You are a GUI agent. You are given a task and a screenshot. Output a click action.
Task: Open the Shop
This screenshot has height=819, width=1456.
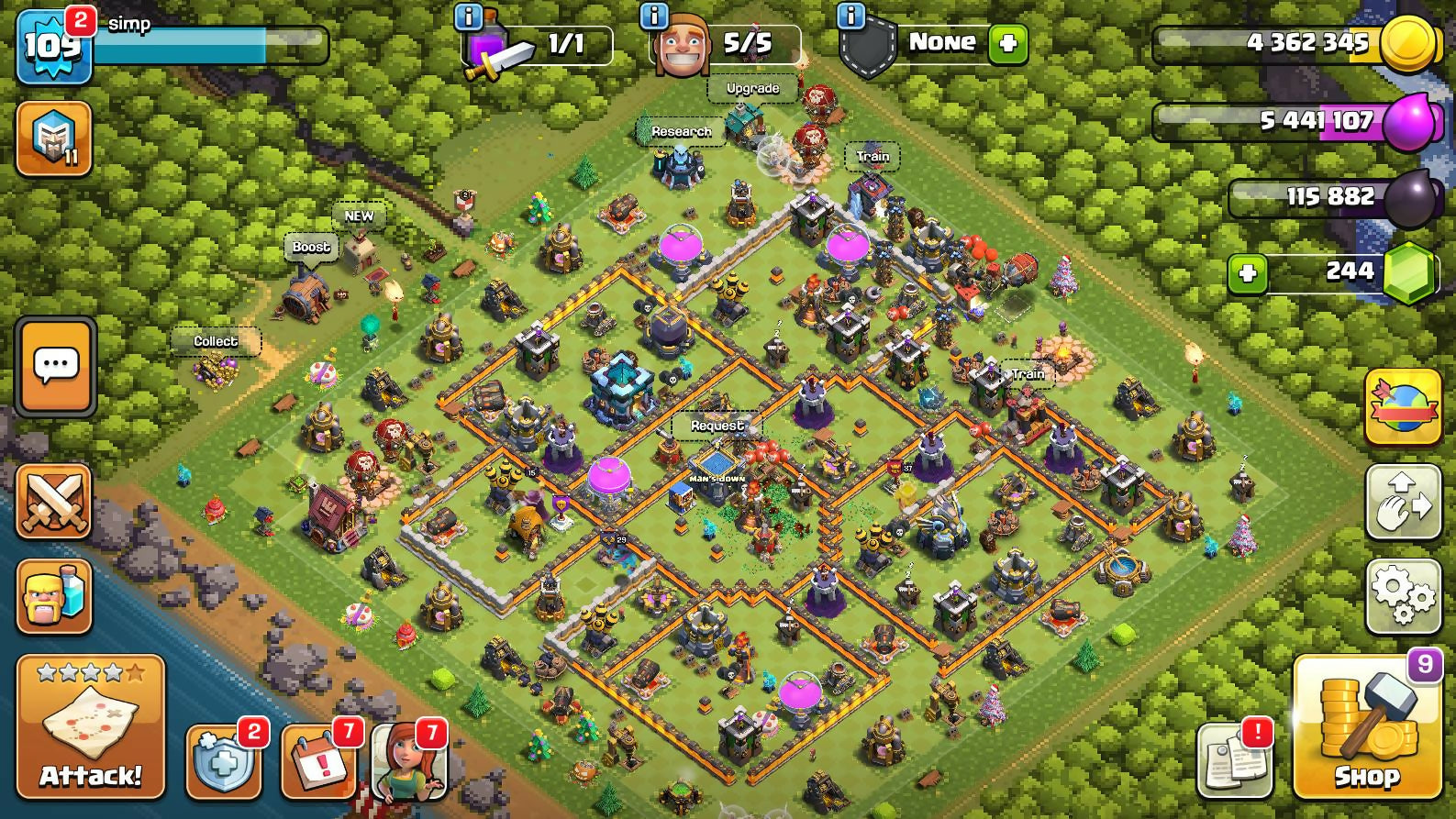click(1366, 728)
